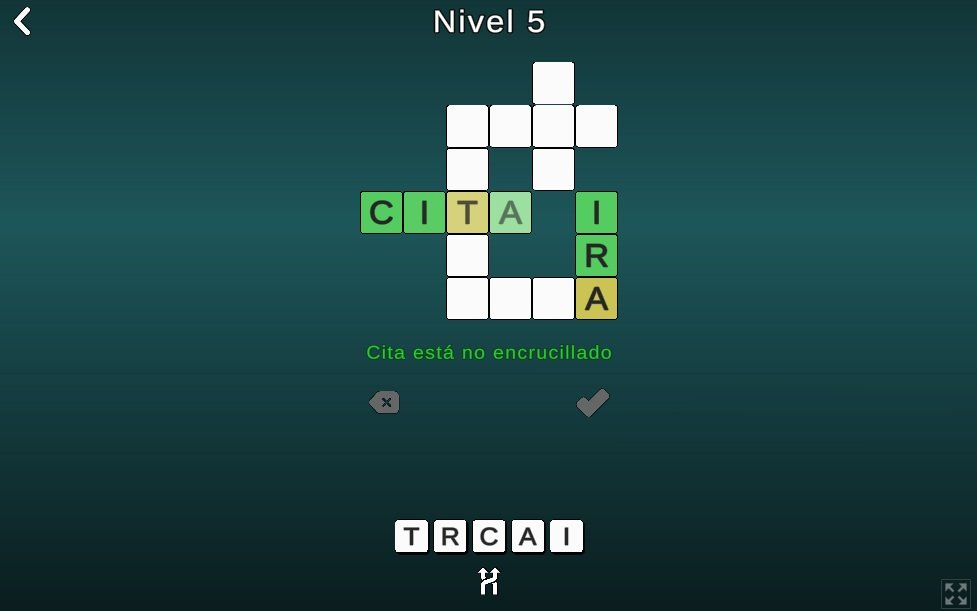Select the letter T tile

[x=411, y=537]
